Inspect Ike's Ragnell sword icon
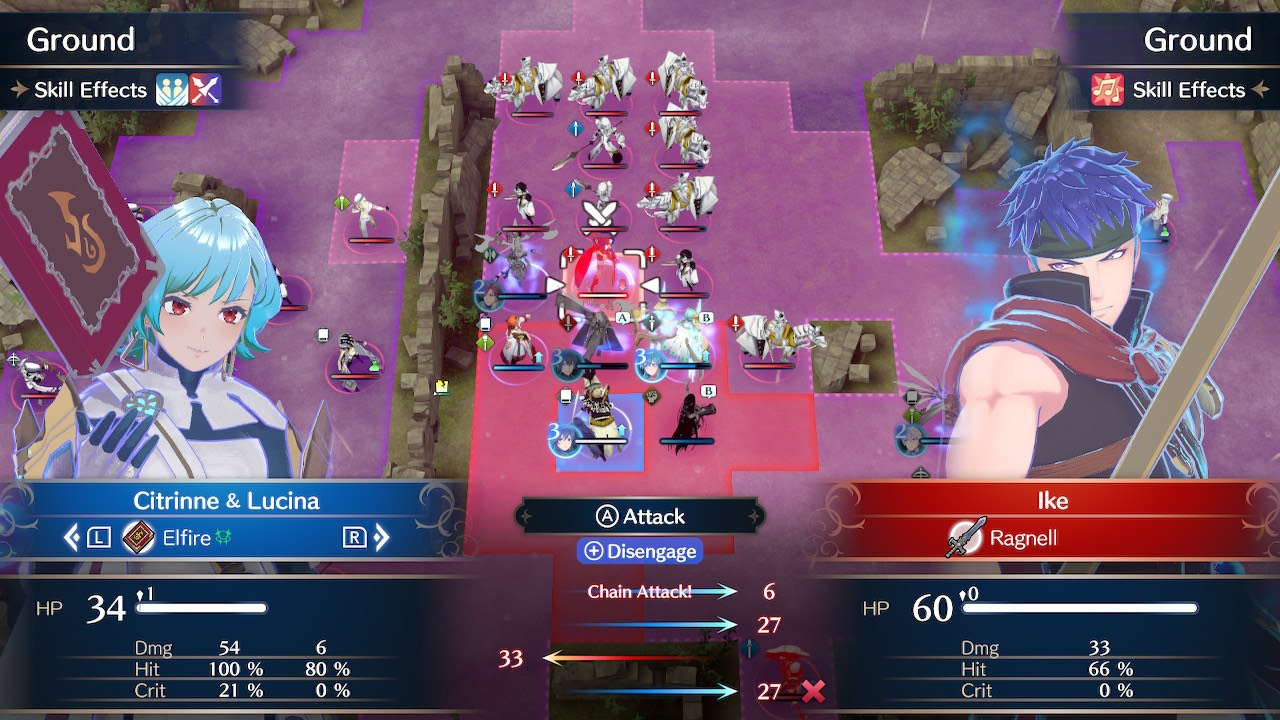 (x=963, y=538)
